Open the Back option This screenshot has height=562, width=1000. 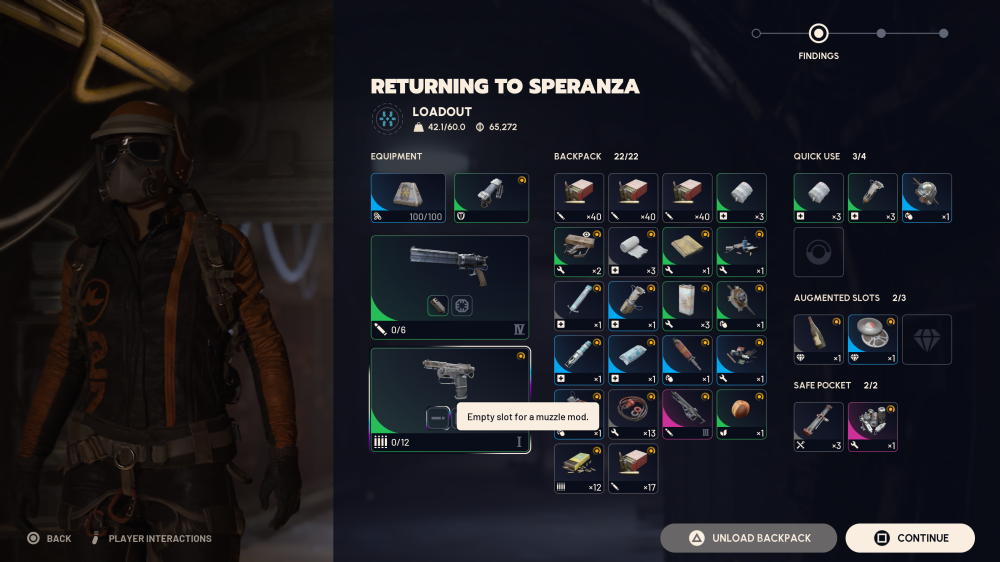coord(49,538)
